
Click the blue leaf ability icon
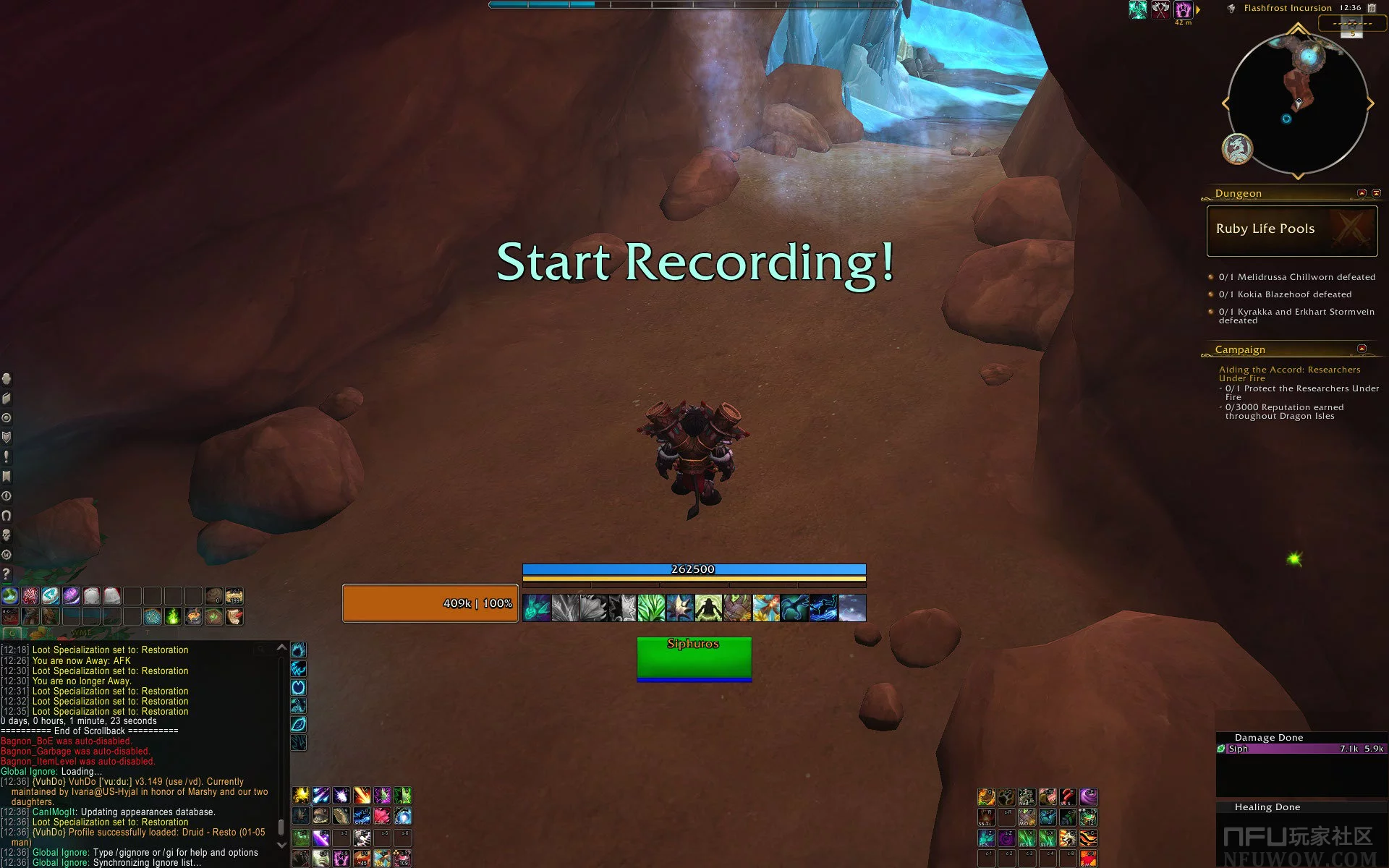(298, 724)
